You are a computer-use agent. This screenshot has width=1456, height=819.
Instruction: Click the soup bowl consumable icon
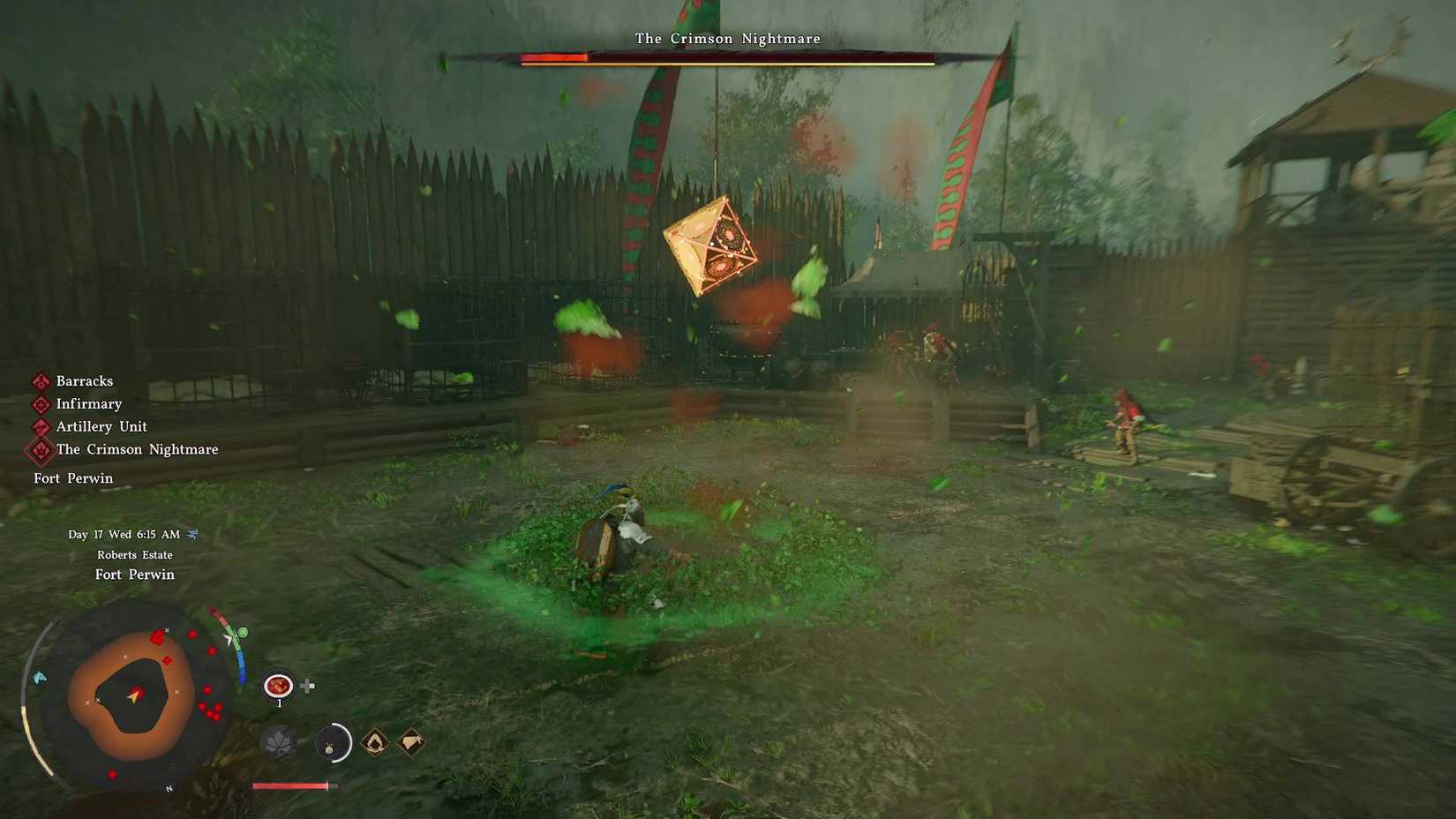tap(279, 686)
